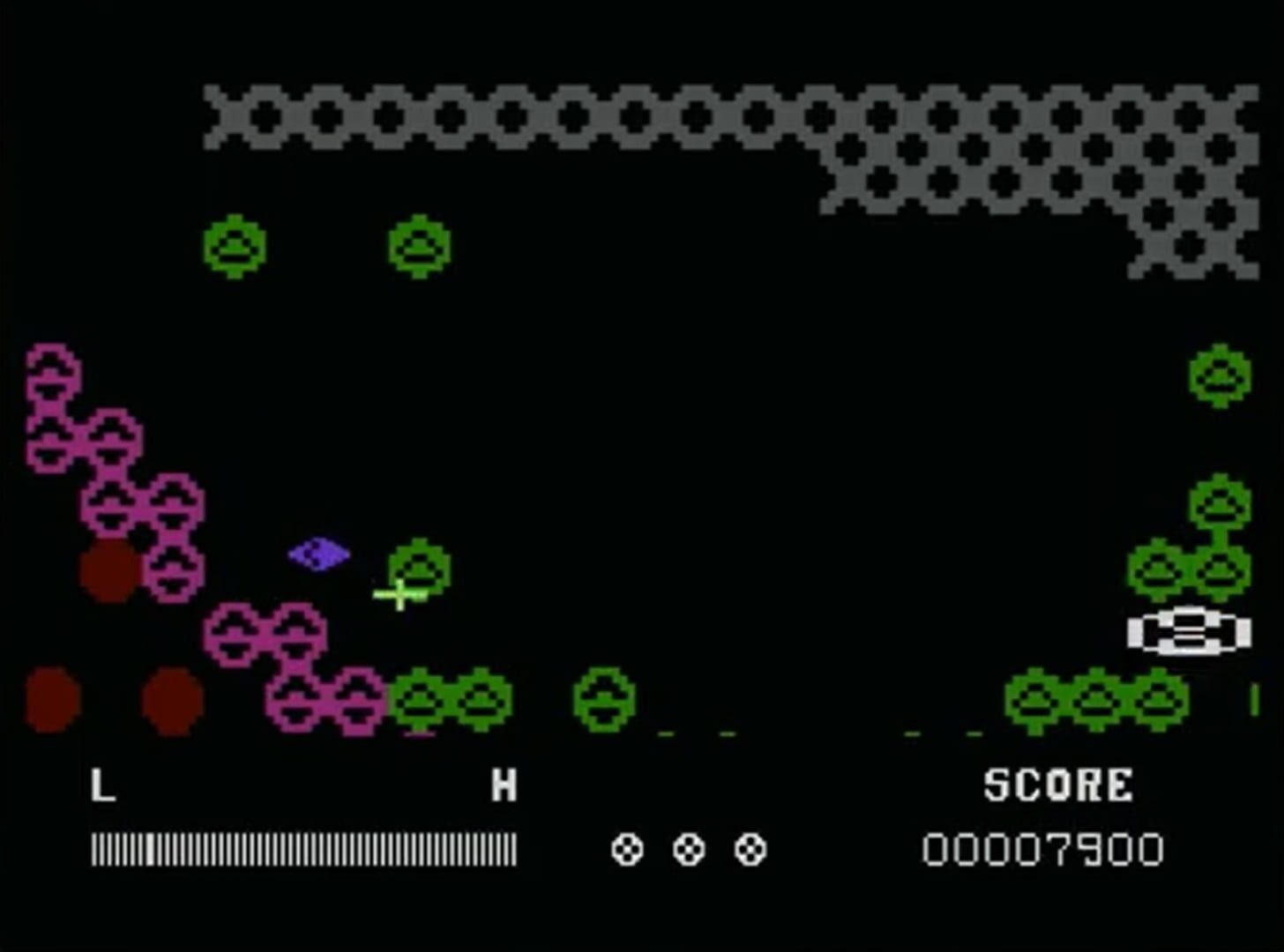Toggle the middle life indicator icon
1284x952 pixels.
pos(688,851)
